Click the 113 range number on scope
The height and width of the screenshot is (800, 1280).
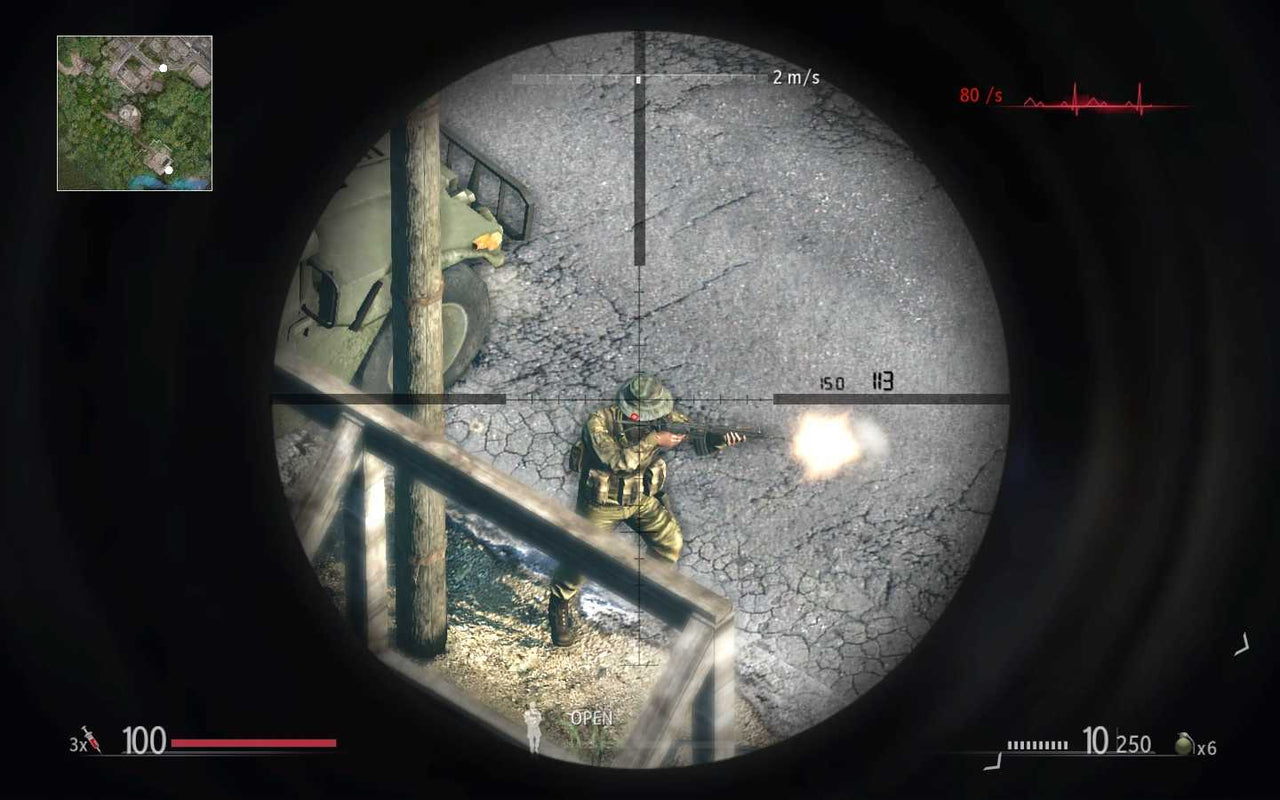[884, 380]
